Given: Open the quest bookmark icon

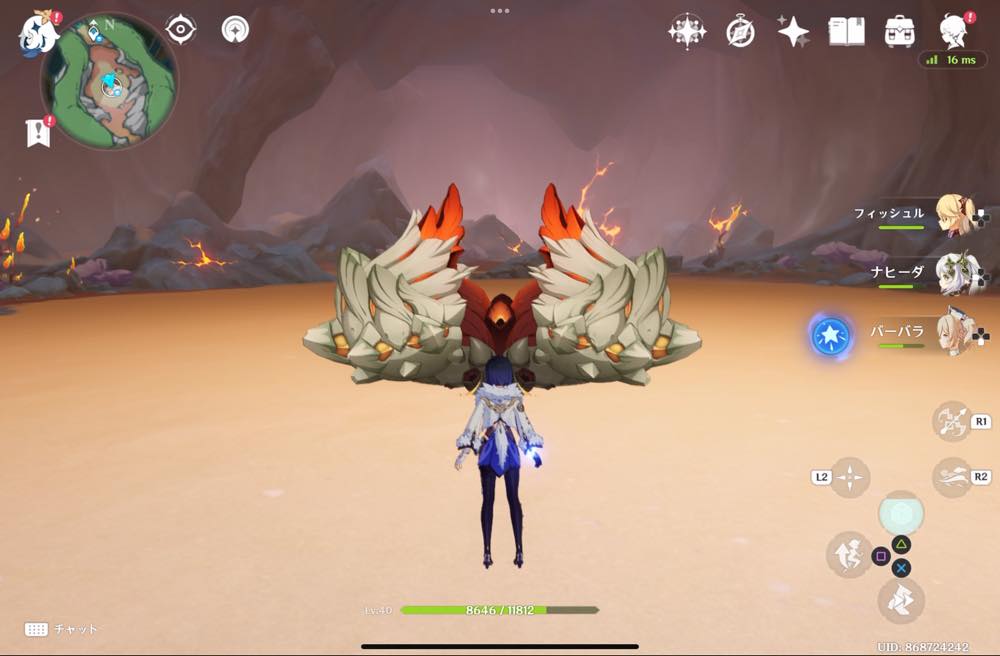Looking at the screenshot, I should point(38,132).
